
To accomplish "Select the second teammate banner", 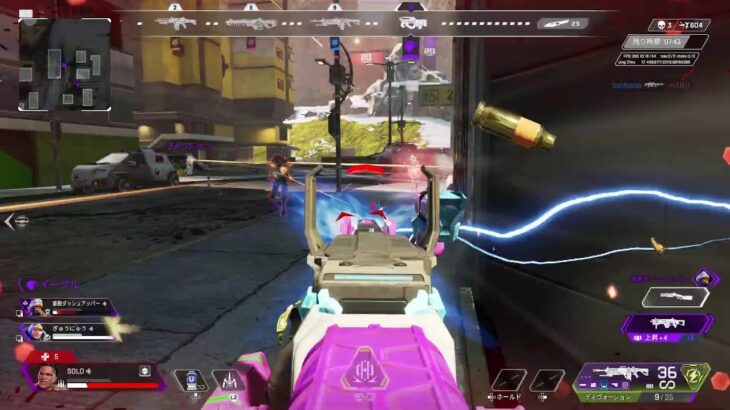I will pyautogui.click(x=68, y=329).
